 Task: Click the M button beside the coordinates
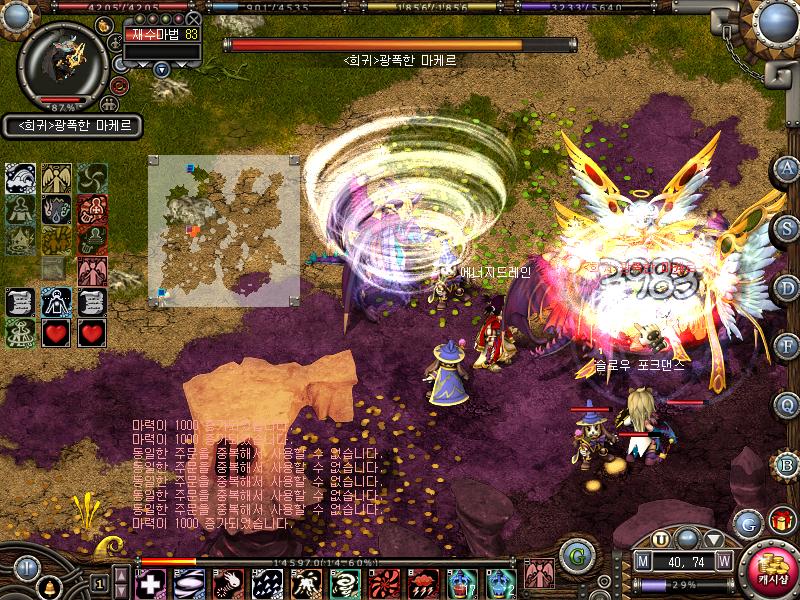point(644,562)
